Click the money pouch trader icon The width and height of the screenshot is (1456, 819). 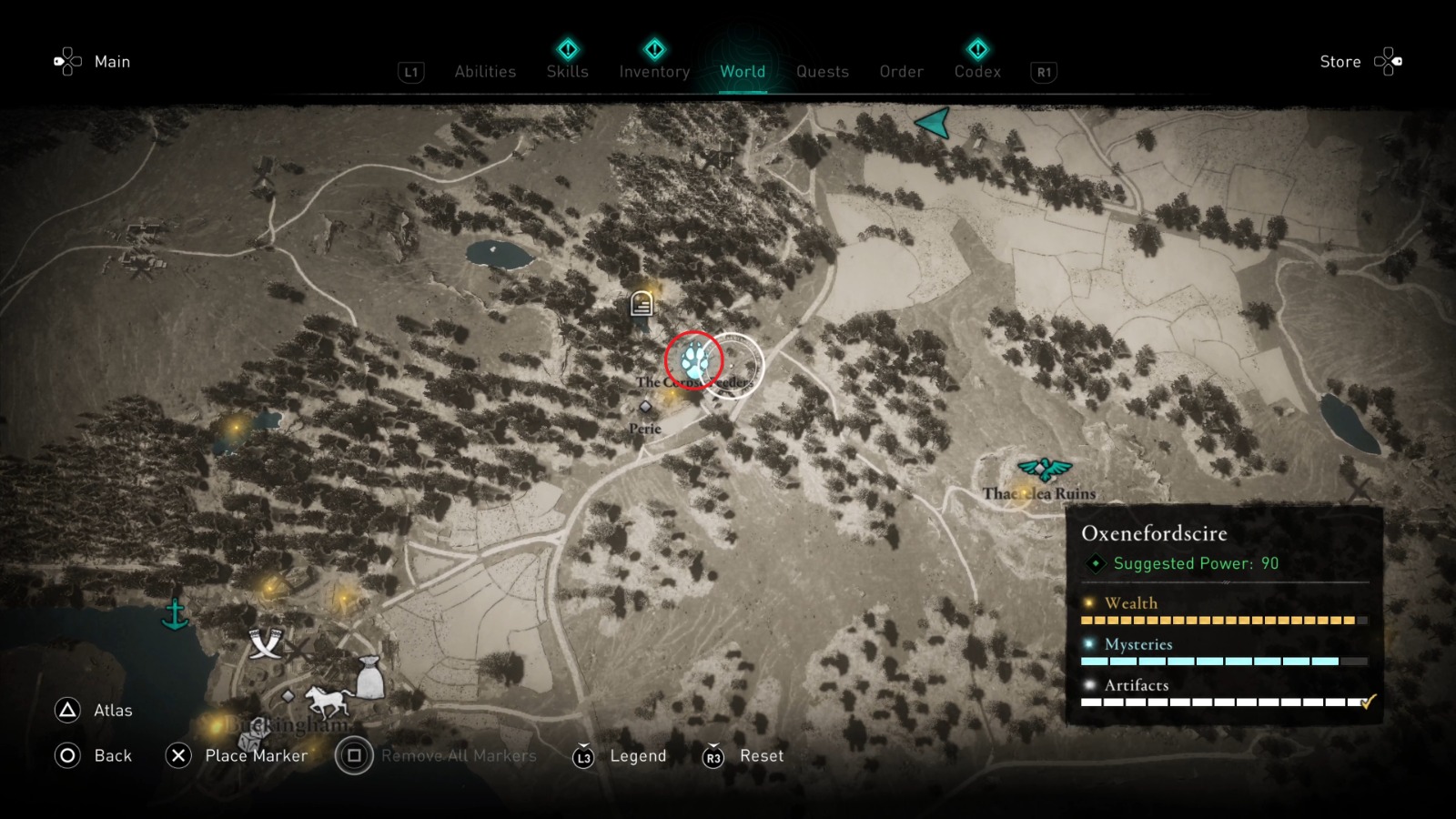[x=371, y=677]
